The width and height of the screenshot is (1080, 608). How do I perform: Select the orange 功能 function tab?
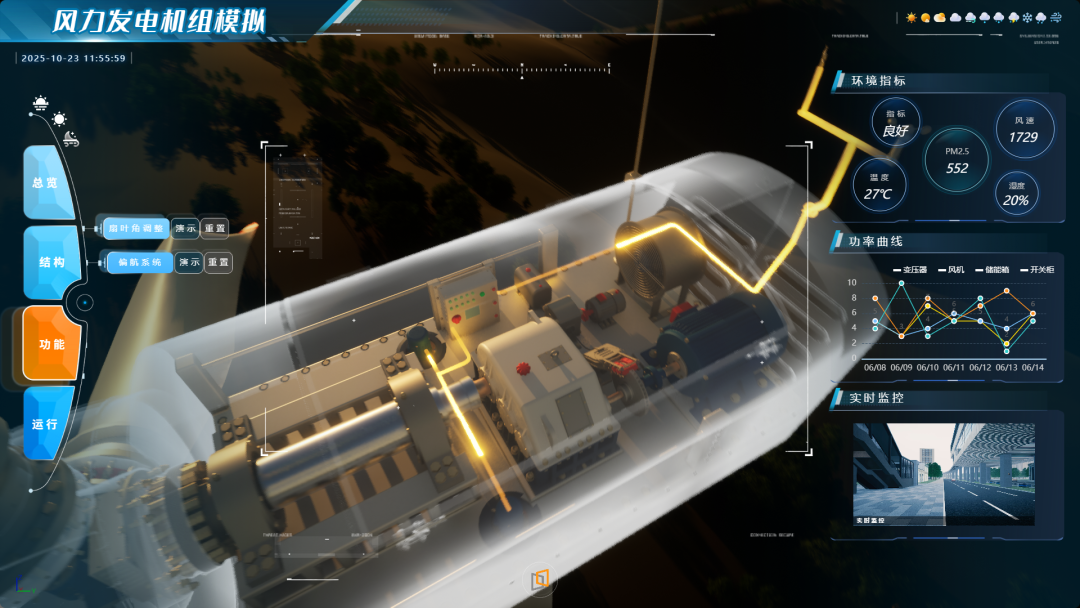pyautogui.click(x=50, y=344)
